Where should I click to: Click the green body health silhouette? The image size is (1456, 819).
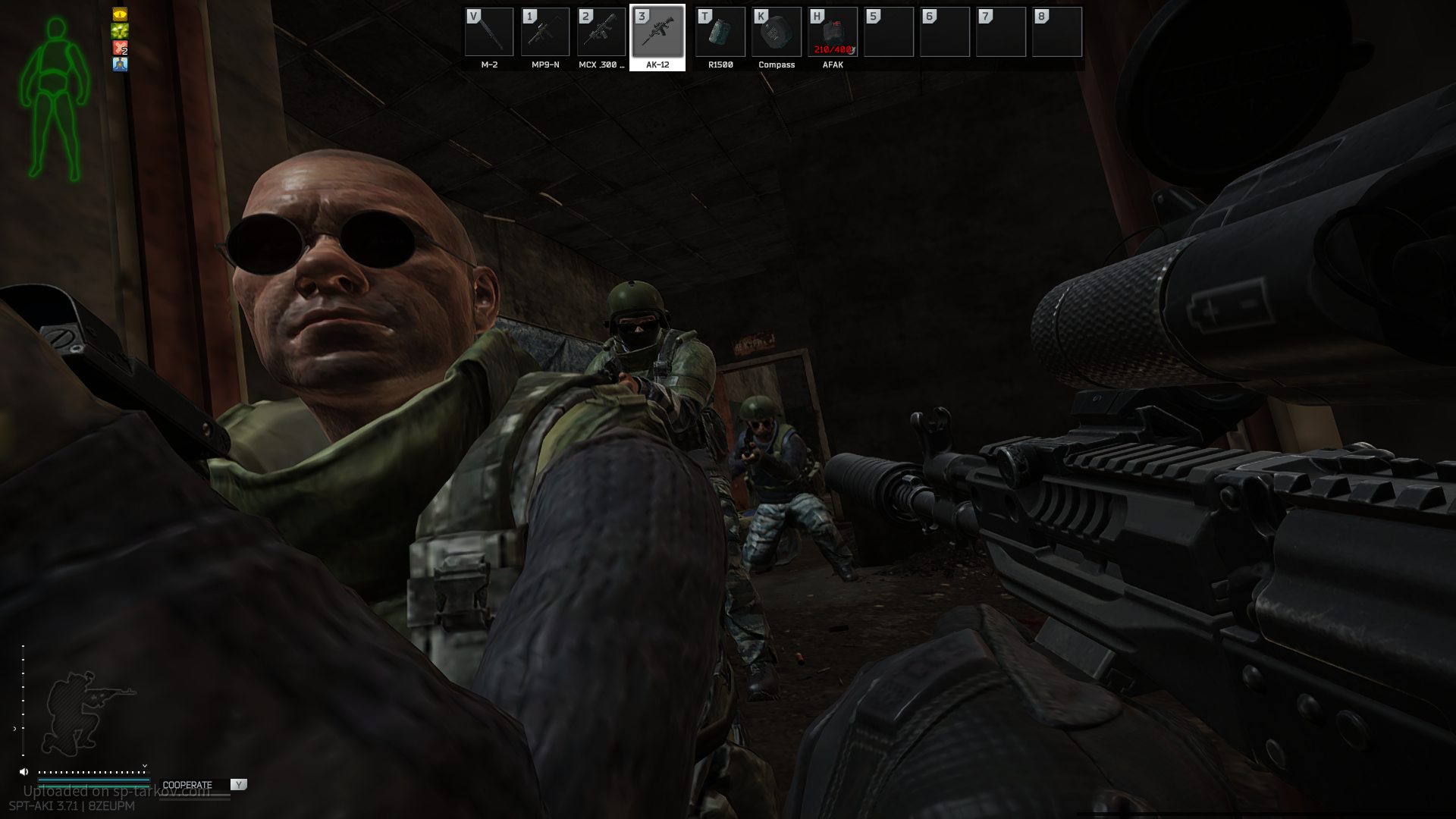click(x=55, y=99)
